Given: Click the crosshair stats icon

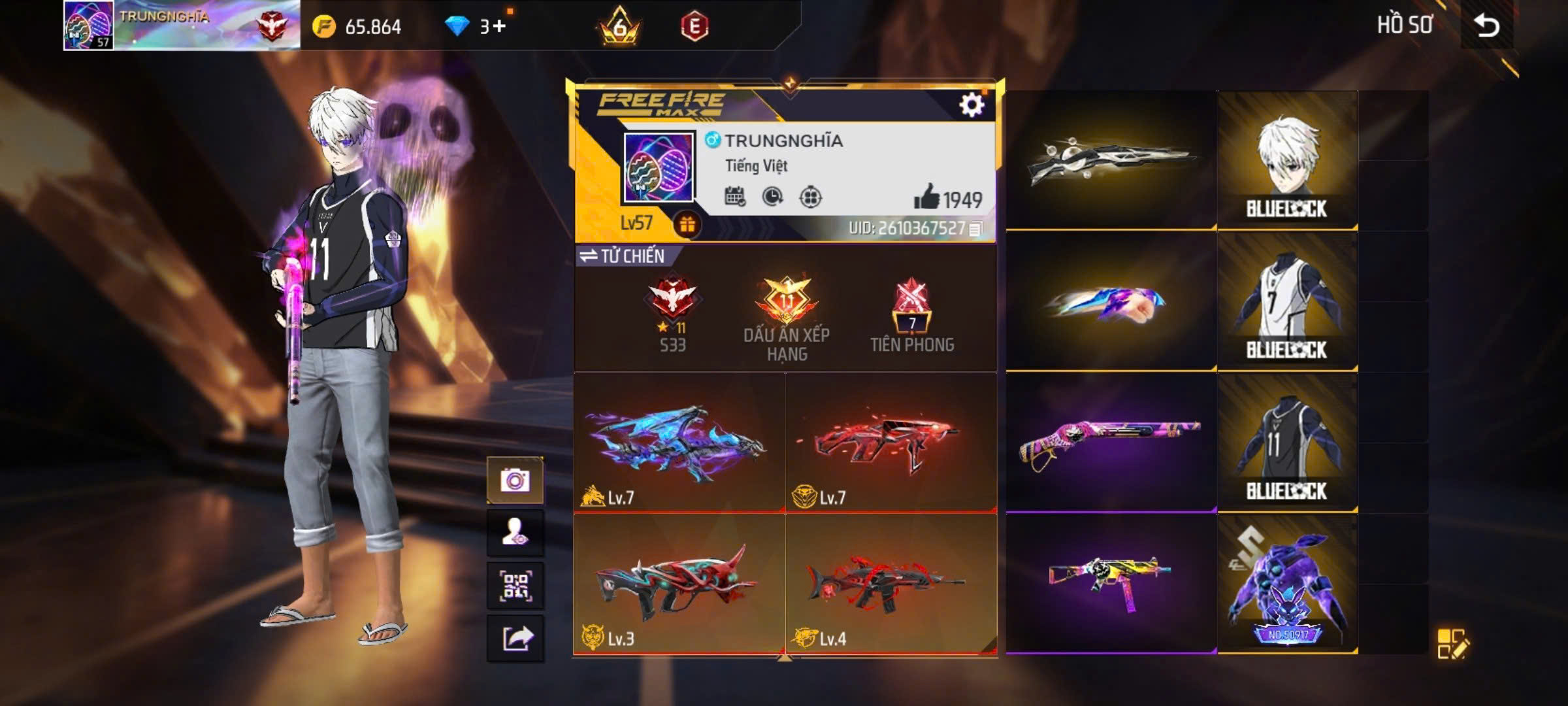Looking at the screenshot, I should click(x=812, y=194).
